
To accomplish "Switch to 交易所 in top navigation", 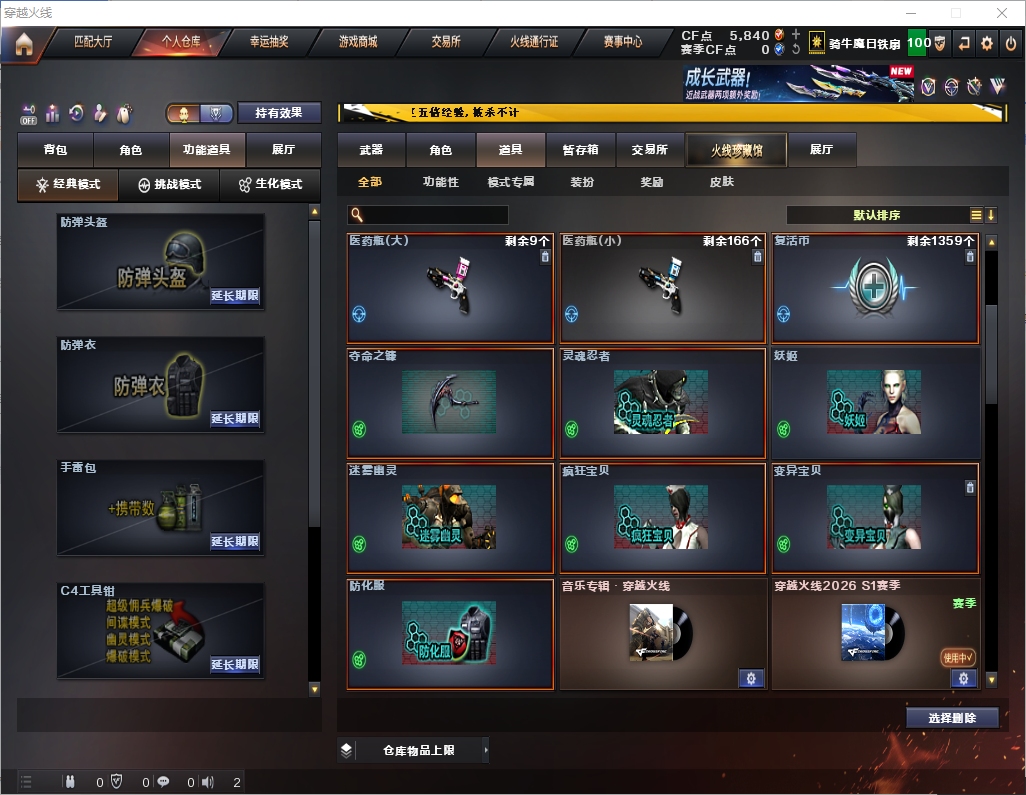I will (446, 43).
